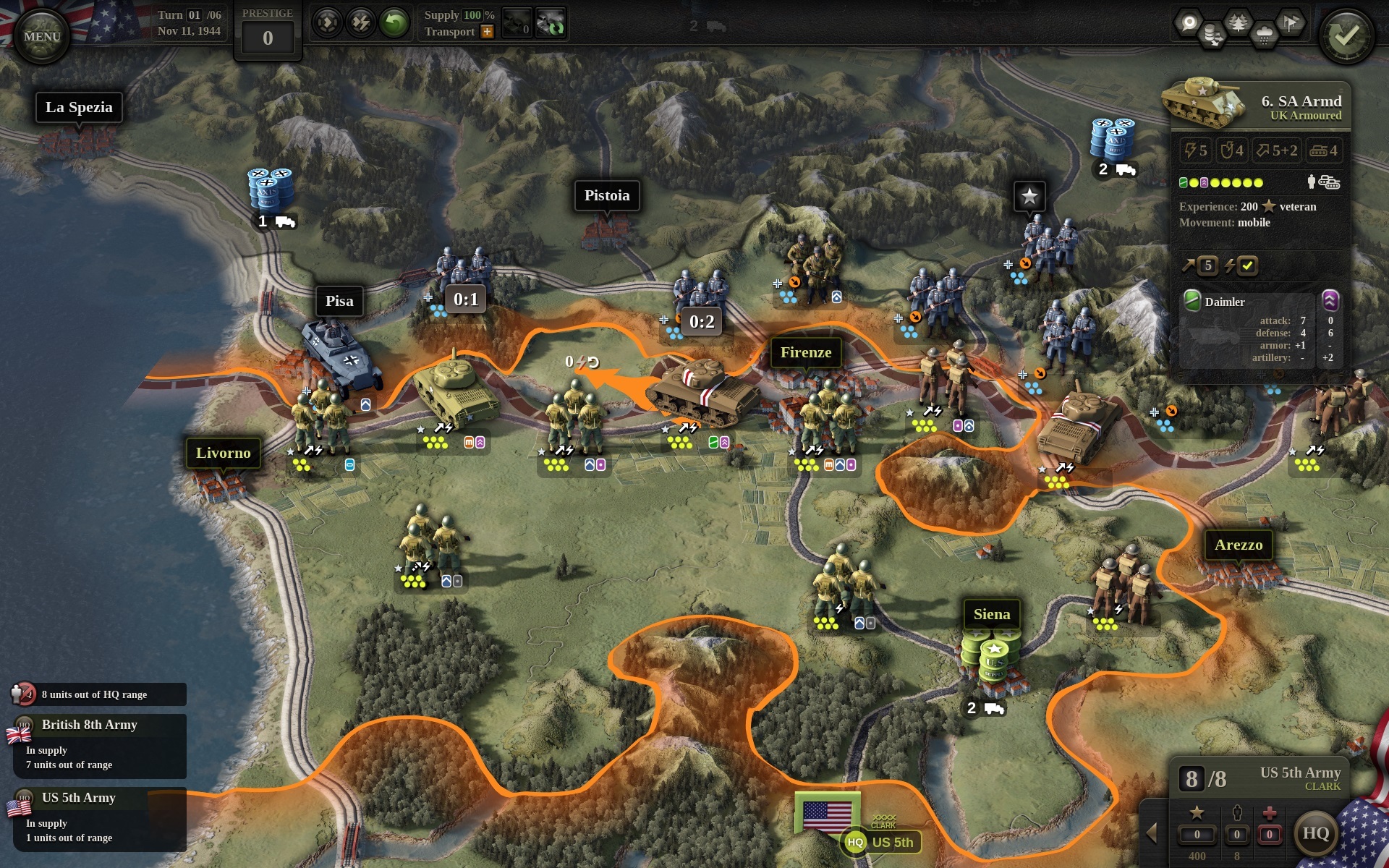Undo the last move with the green arrow
Image resolution: width=1389 pixels, height=868 pixels.
tap(395, 23)
